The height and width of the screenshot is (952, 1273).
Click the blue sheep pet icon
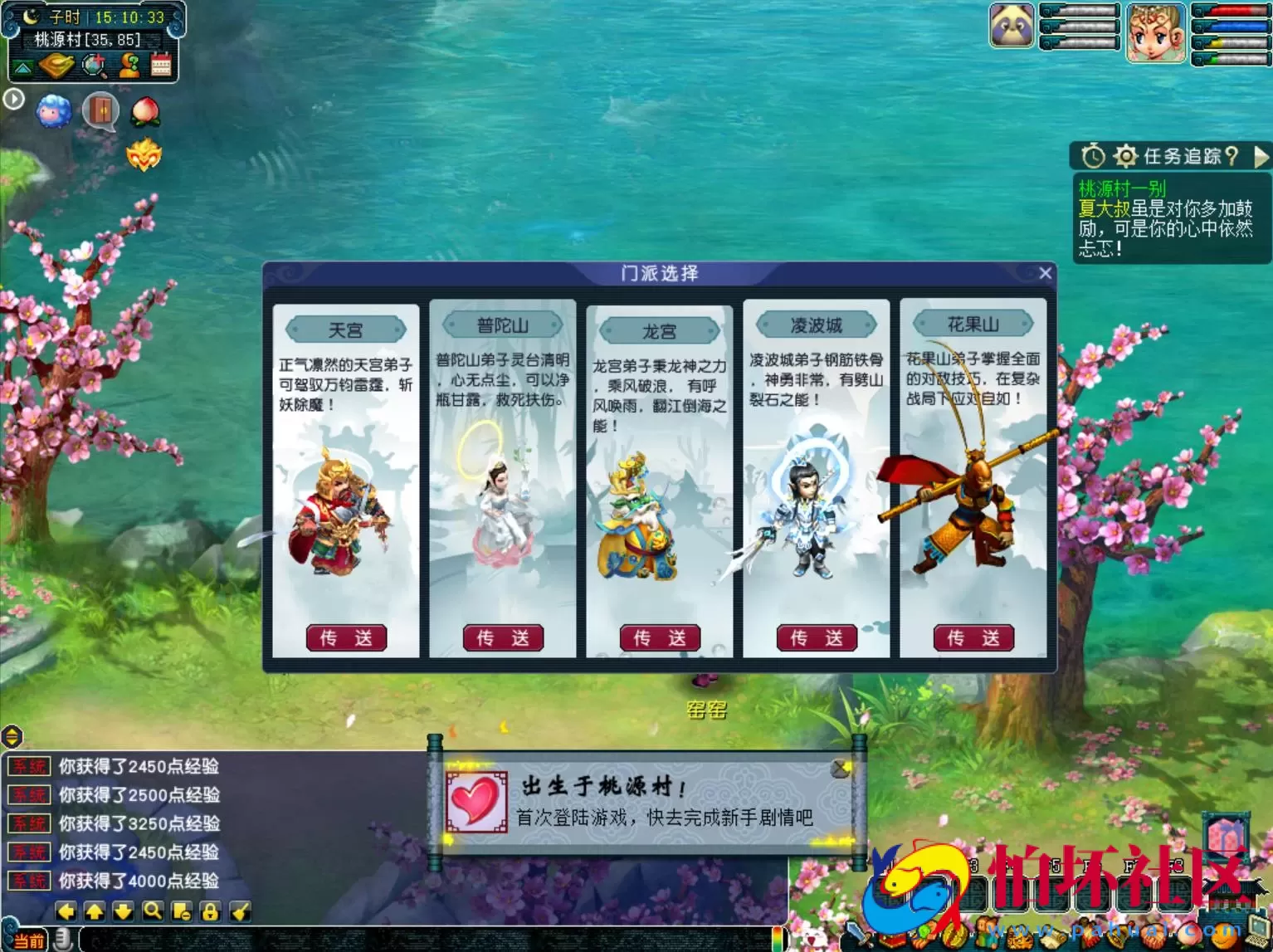52,111
